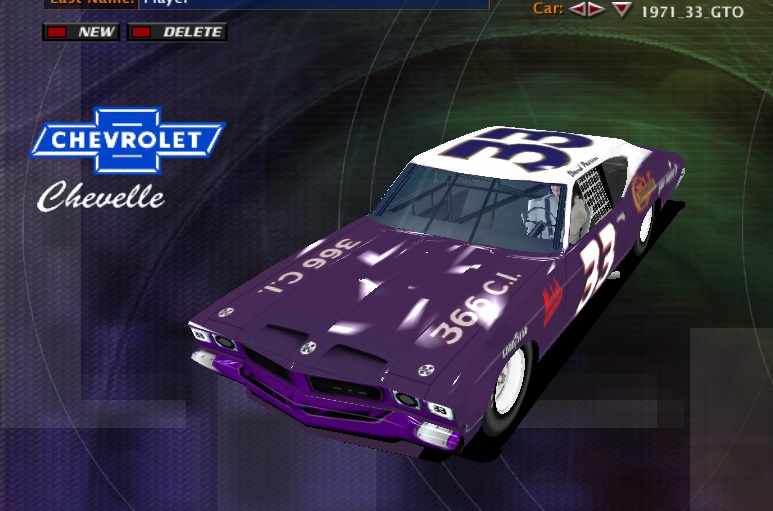This screenshot has width=773, height=511.
Task: Click the DELETE player button
Action: tap(178, 32)
